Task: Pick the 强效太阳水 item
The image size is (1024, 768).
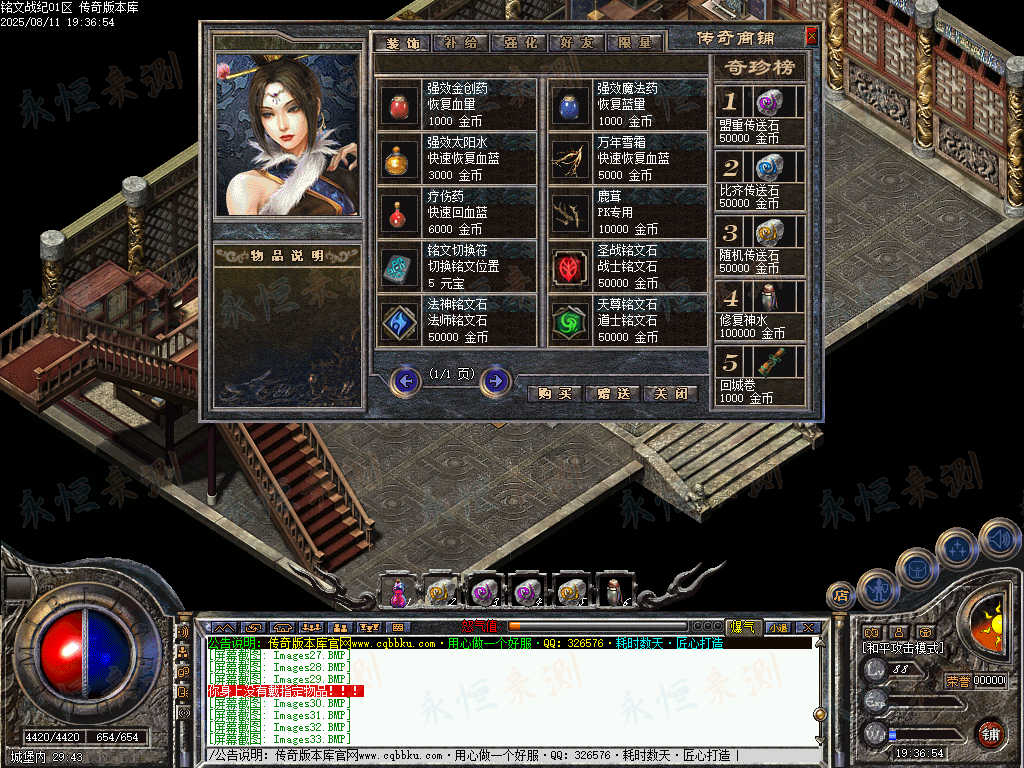Action: [x=398, y=158]
